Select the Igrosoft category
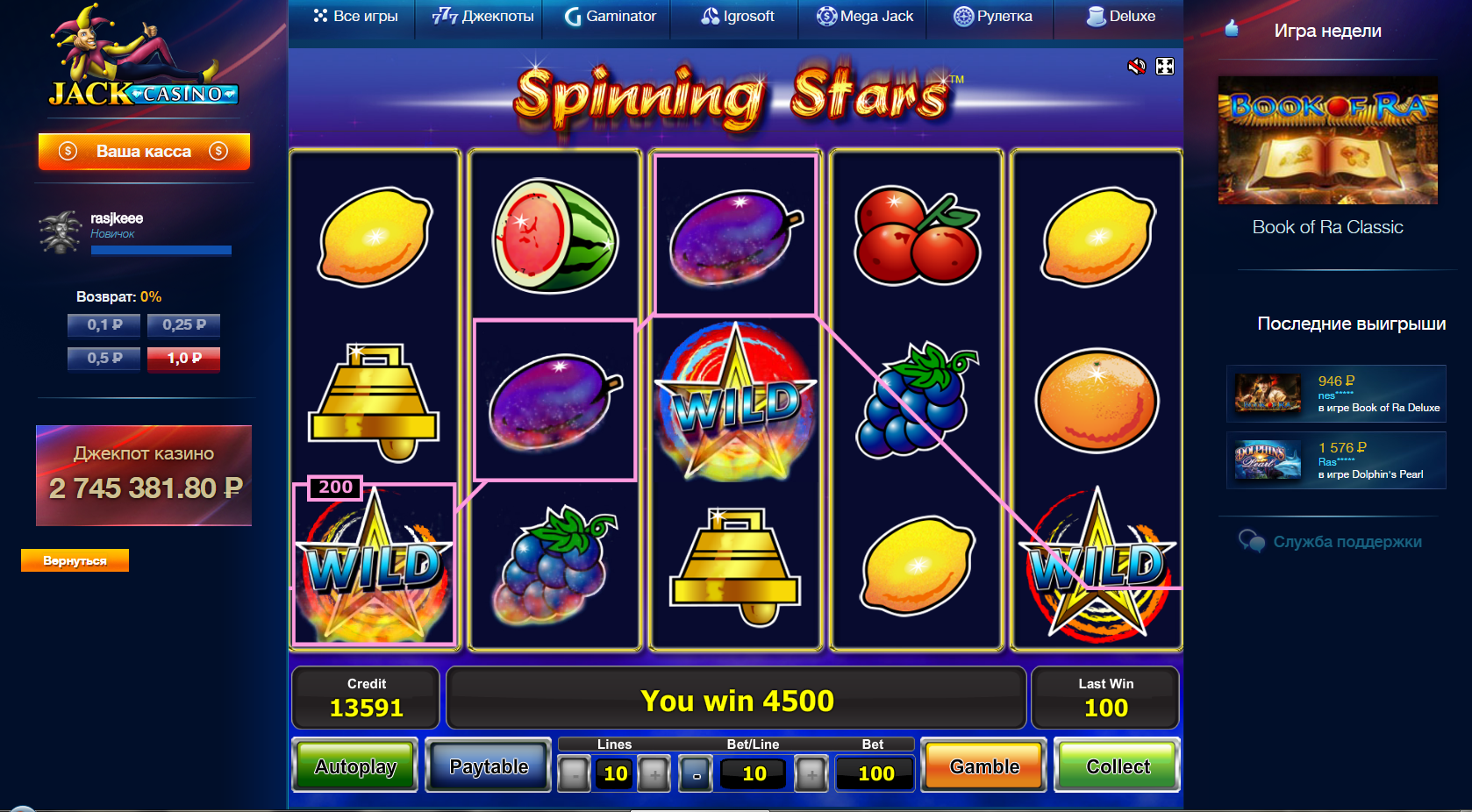The width and height of the screenshot is (1472, 812). [x=738, y=16]
